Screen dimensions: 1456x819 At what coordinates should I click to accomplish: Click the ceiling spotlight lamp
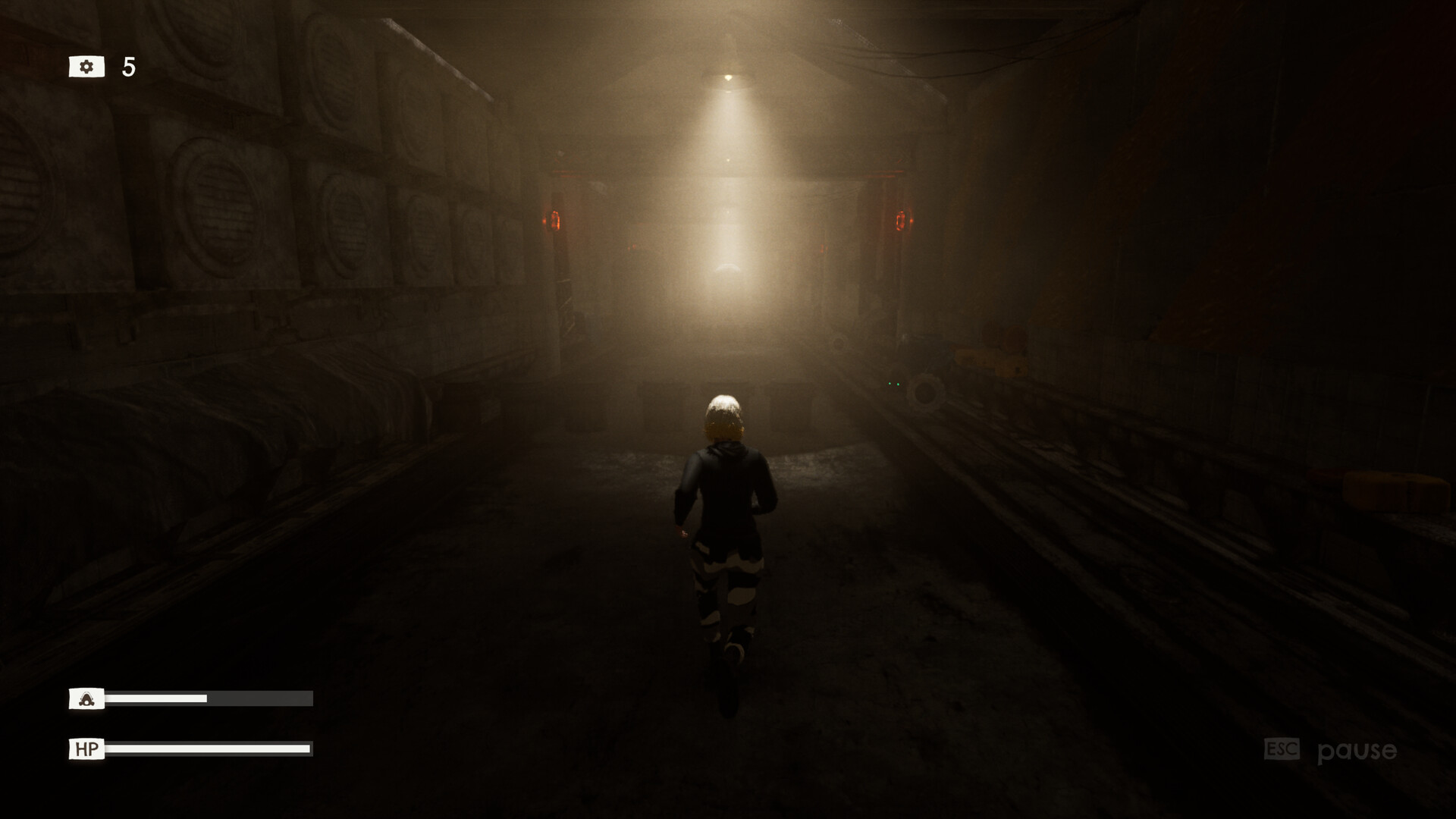coord(728,76)
